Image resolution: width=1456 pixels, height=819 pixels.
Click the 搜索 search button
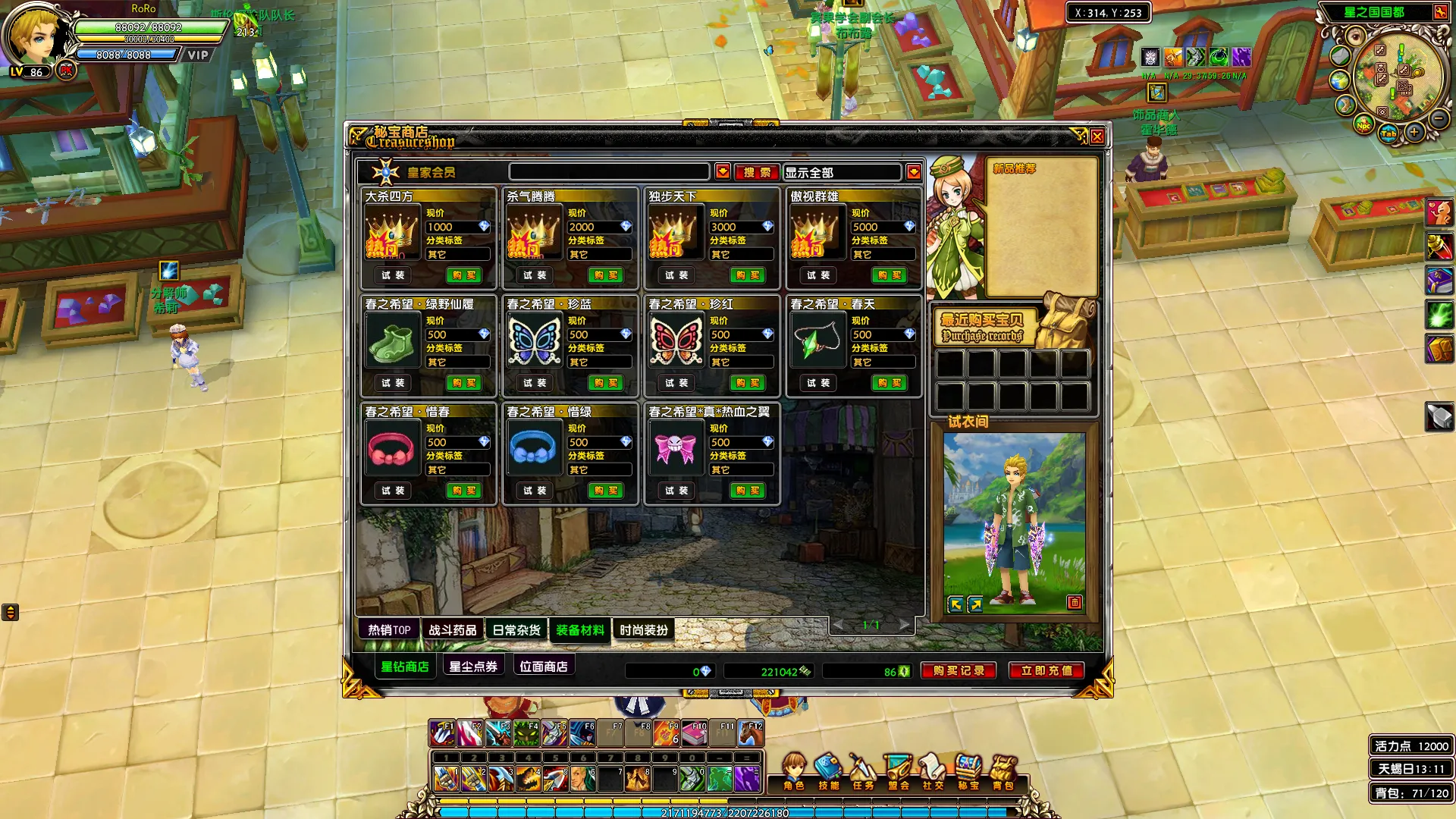tap(756, 172)
